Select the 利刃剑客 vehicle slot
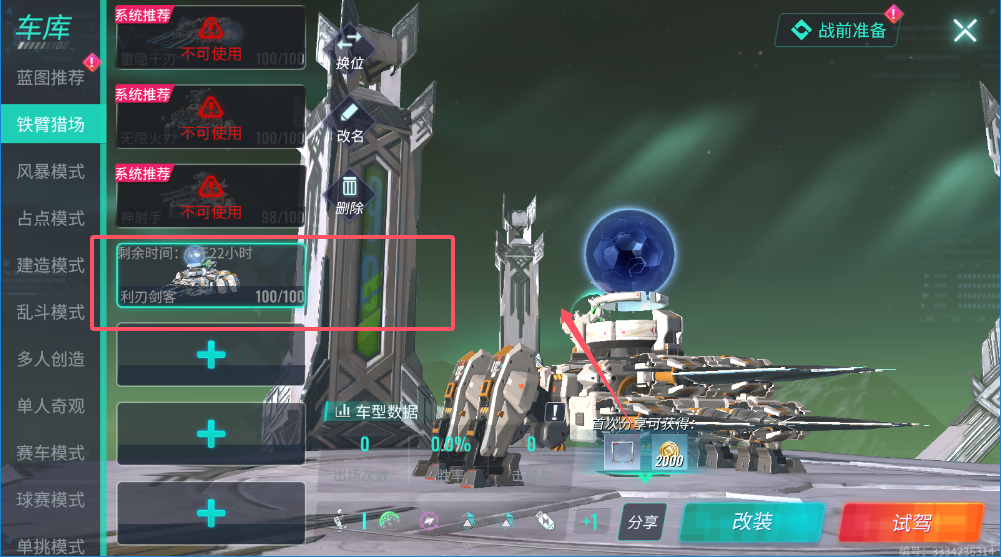 [210, 274]
